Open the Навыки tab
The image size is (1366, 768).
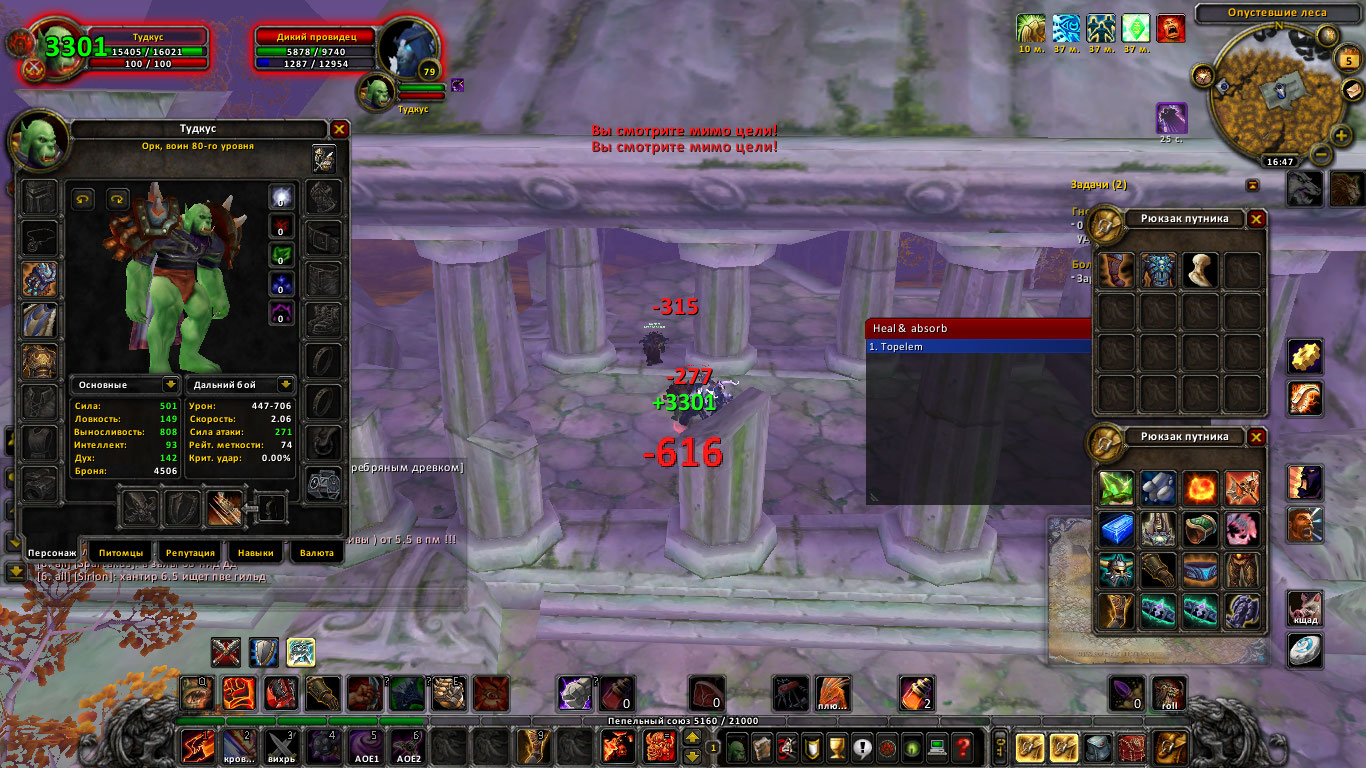[x=254, y=552]
